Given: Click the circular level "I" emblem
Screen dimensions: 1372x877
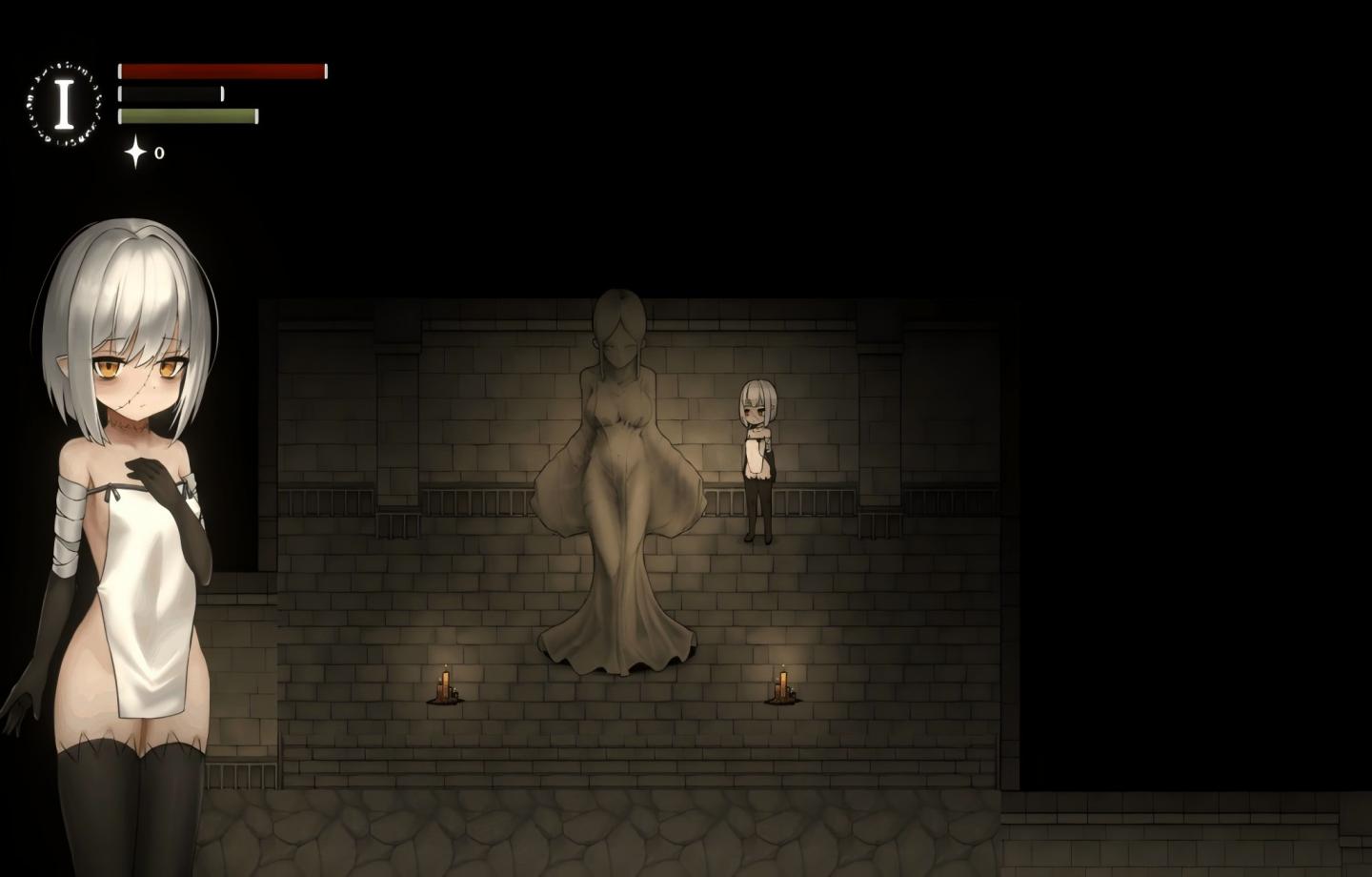Looking at the screenshot, I should coord(64,100).
